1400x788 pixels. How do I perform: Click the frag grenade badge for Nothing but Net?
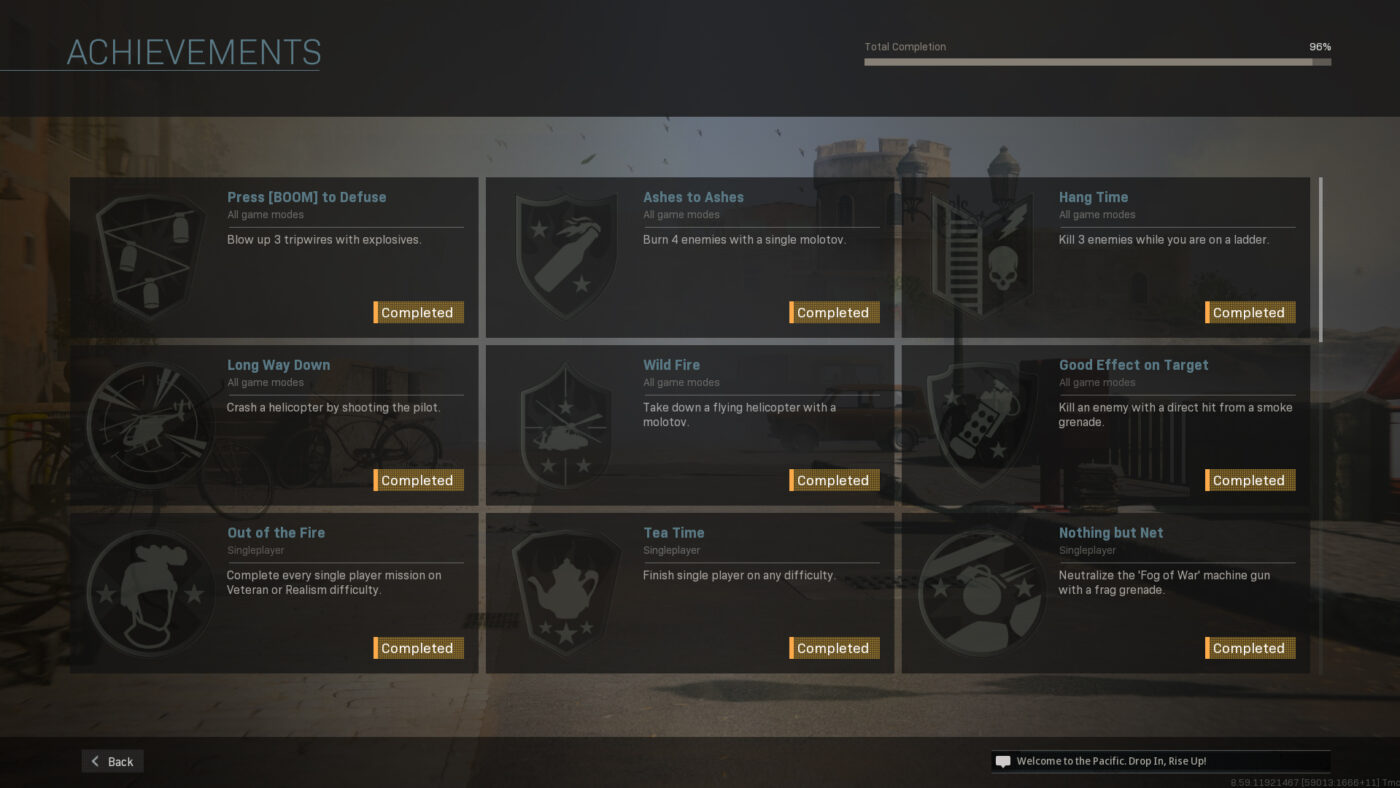pyautogui.click(x=982, y=591)
